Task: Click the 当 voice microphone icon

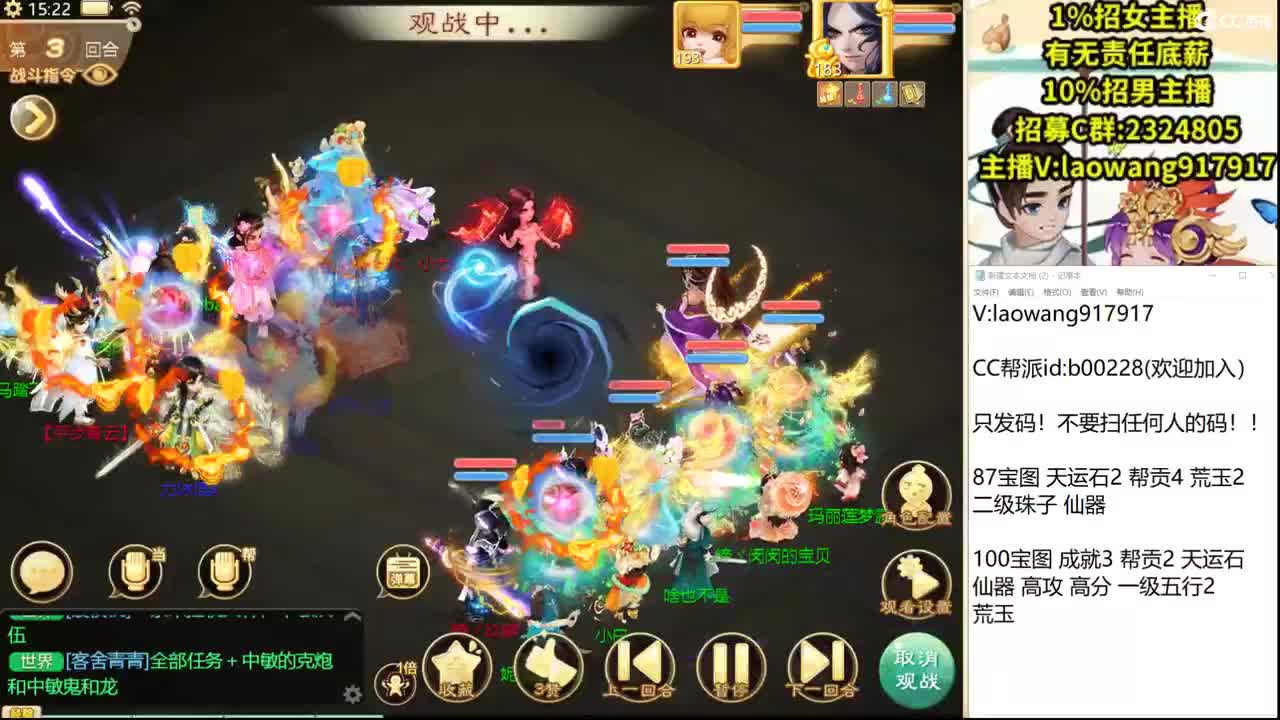Action: [135, 572]
